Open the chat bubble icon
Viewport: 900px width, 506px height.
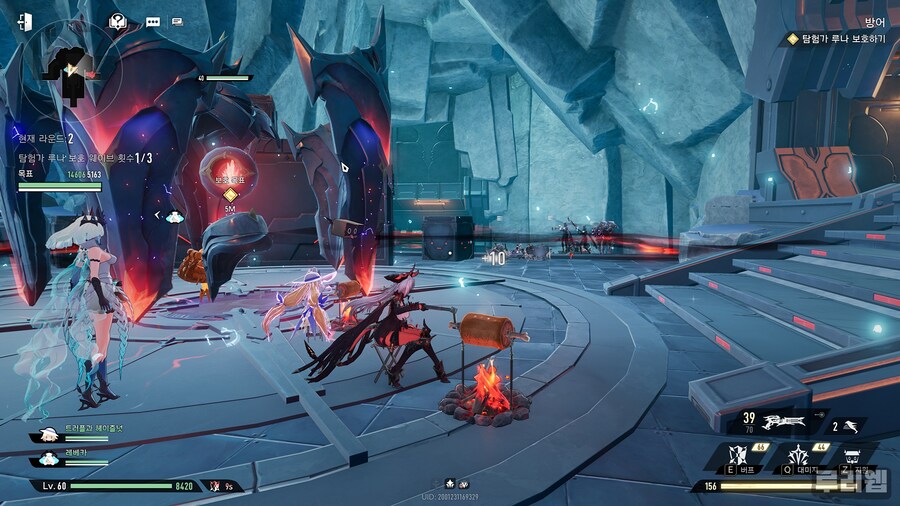click(152, 21)
